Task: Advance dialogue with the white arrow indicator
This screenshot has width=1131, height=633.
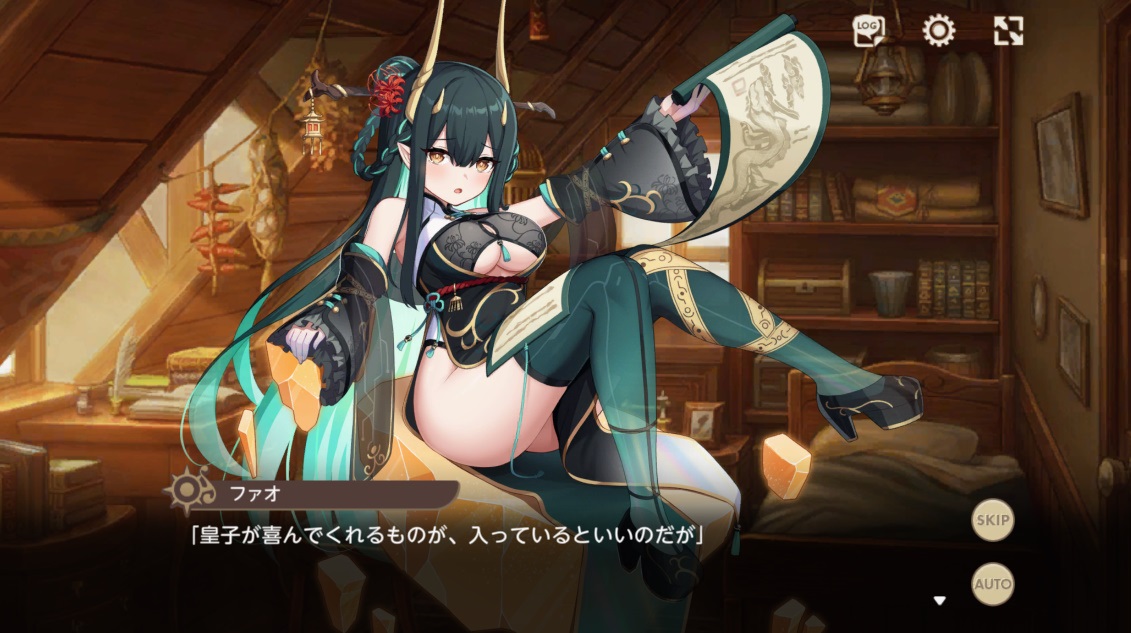Action: 939,601
